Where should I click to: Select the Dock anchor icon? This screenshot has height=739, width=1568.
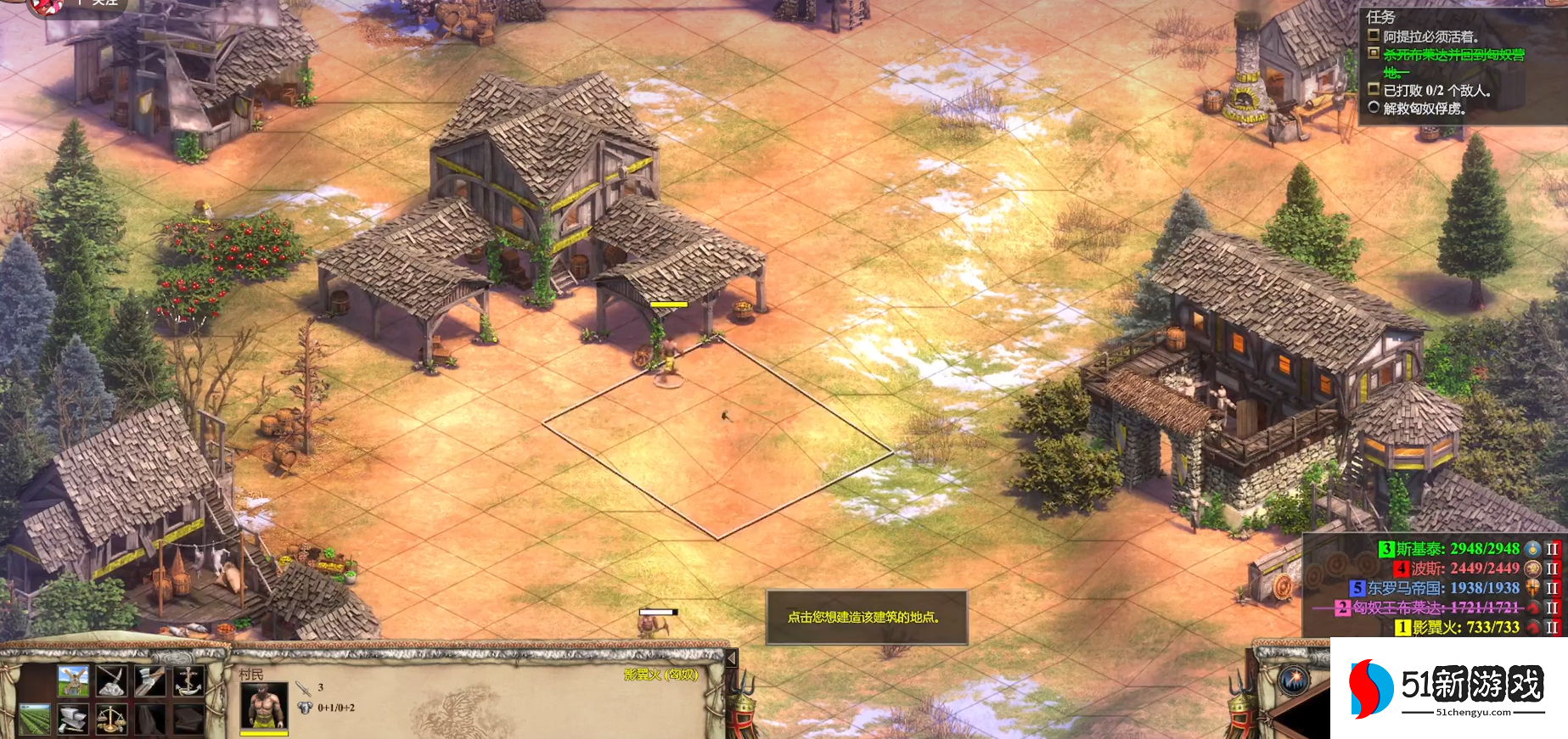click(188, 680)
